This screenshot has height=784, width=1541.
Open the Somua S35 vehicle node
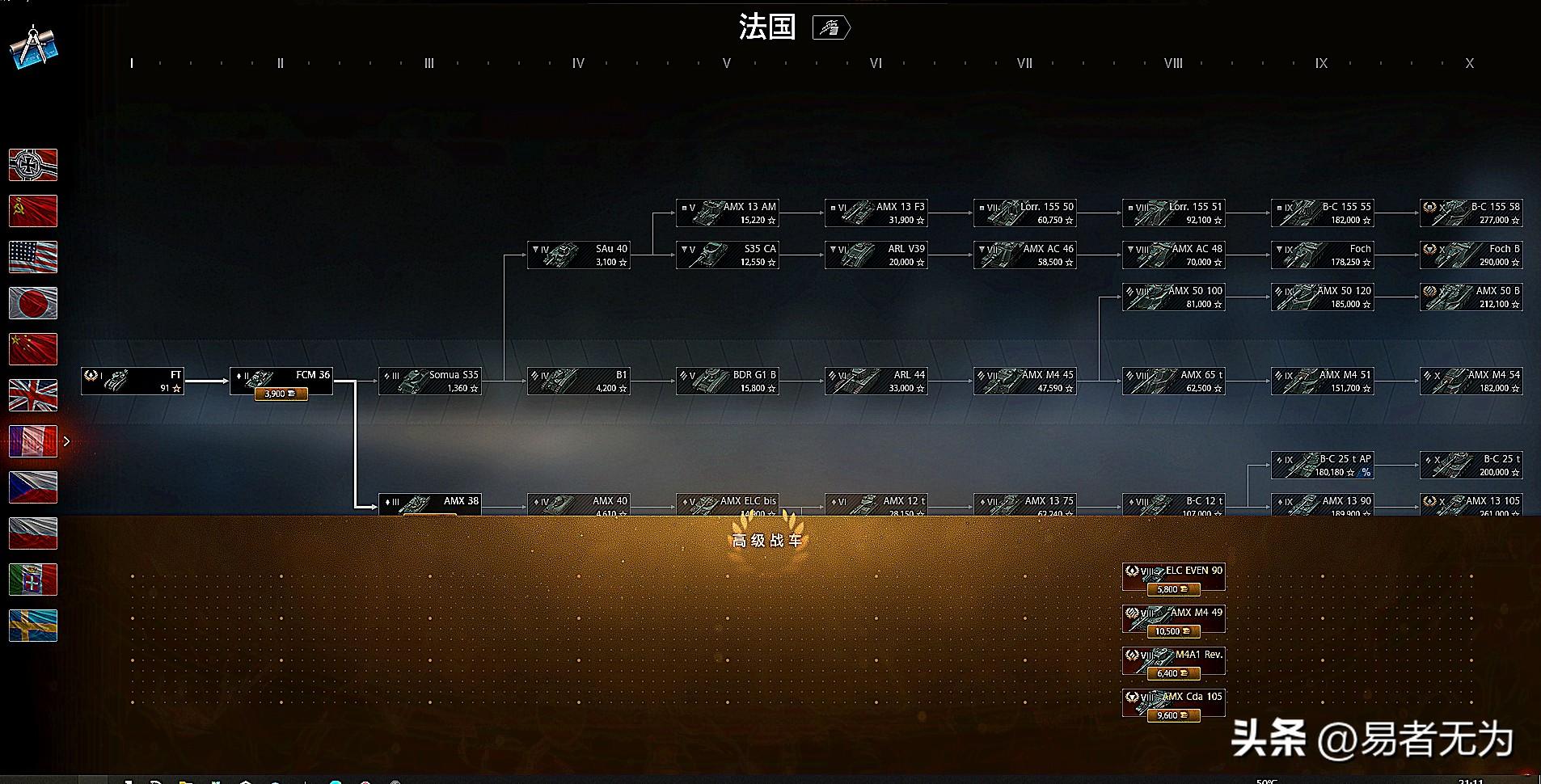point(430,381)
